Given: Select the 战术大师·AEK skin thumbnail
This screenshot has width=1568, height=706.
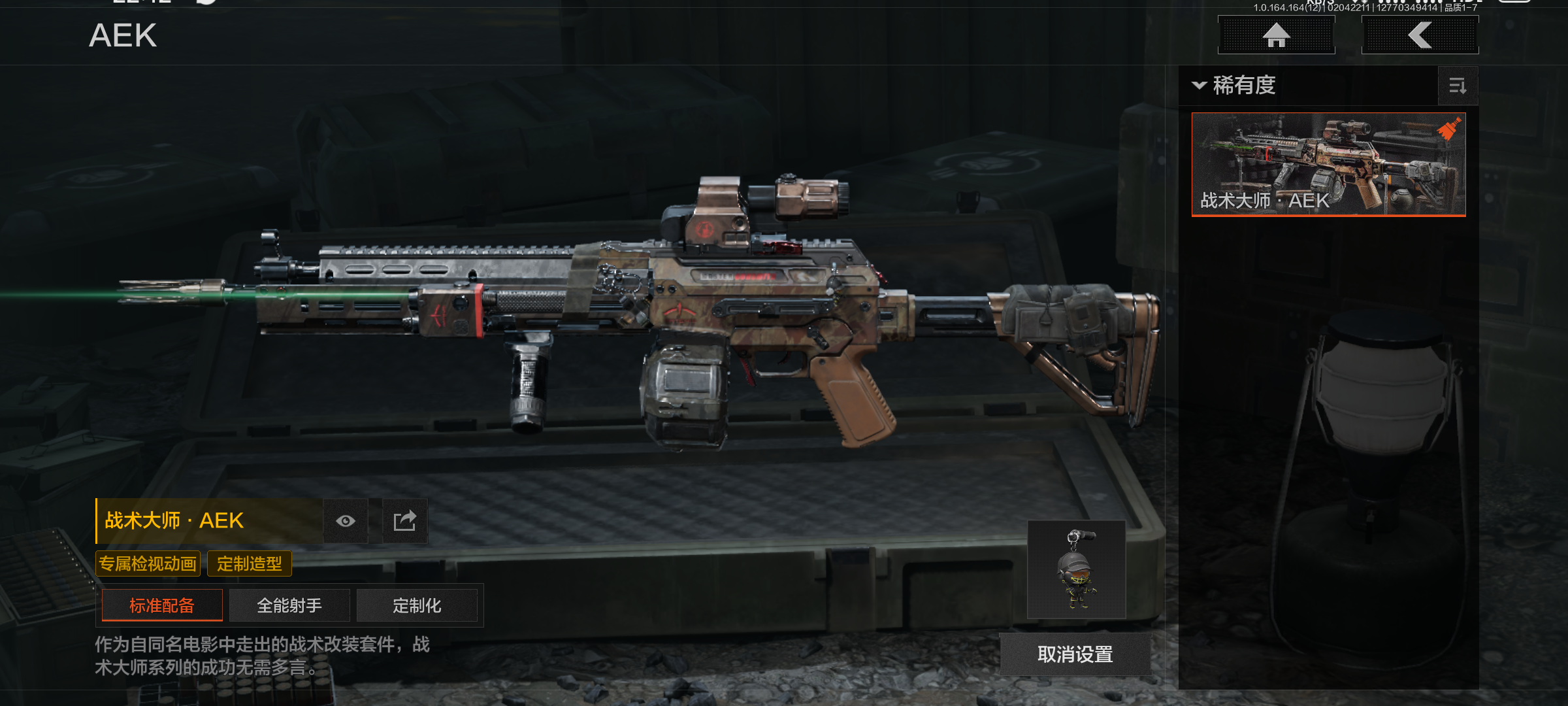Looking at the screenshot, I should click(x=1328, y=164).
